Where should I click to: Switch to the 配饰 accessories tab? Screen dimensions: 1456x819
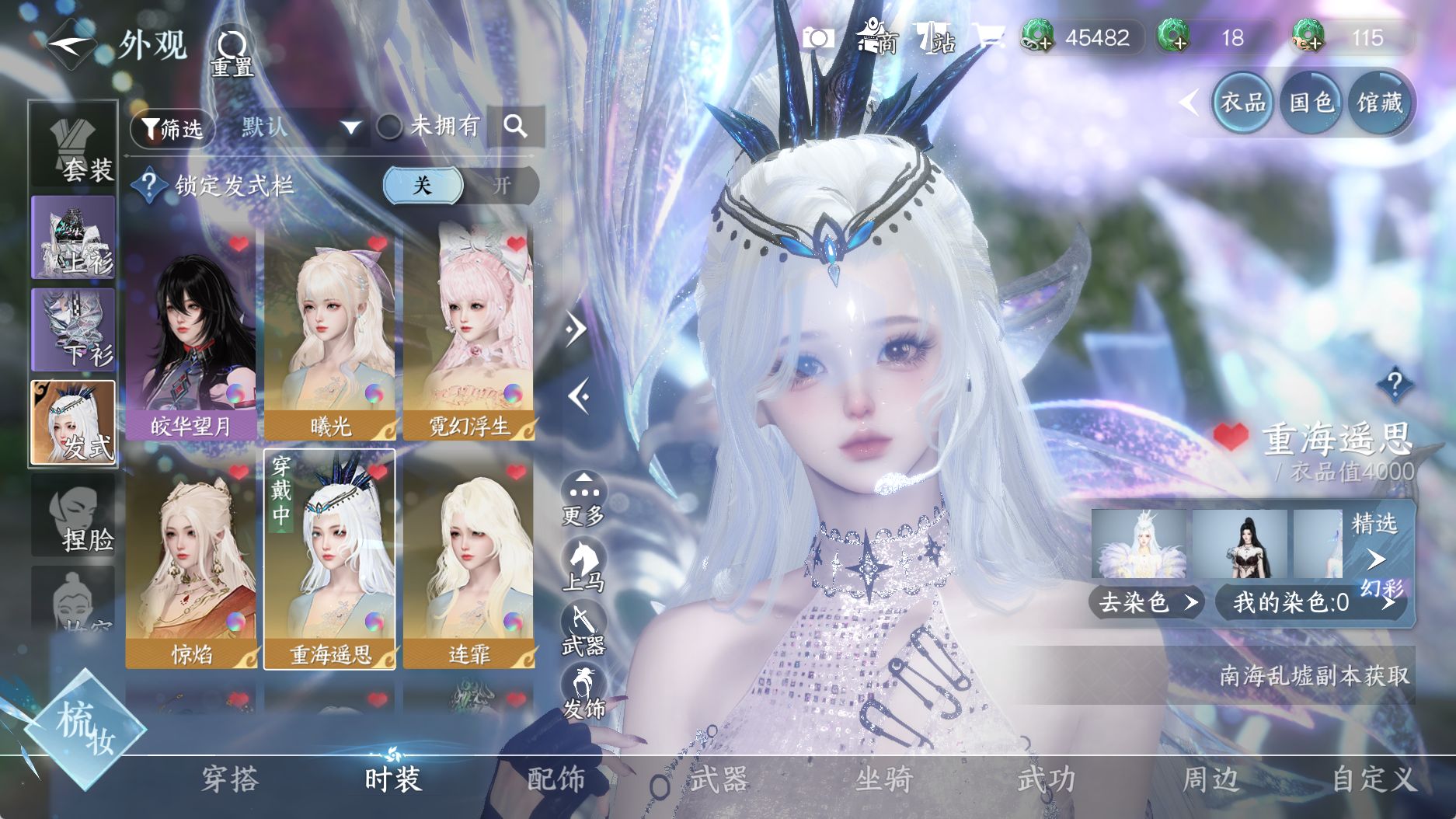pos(556,779)
